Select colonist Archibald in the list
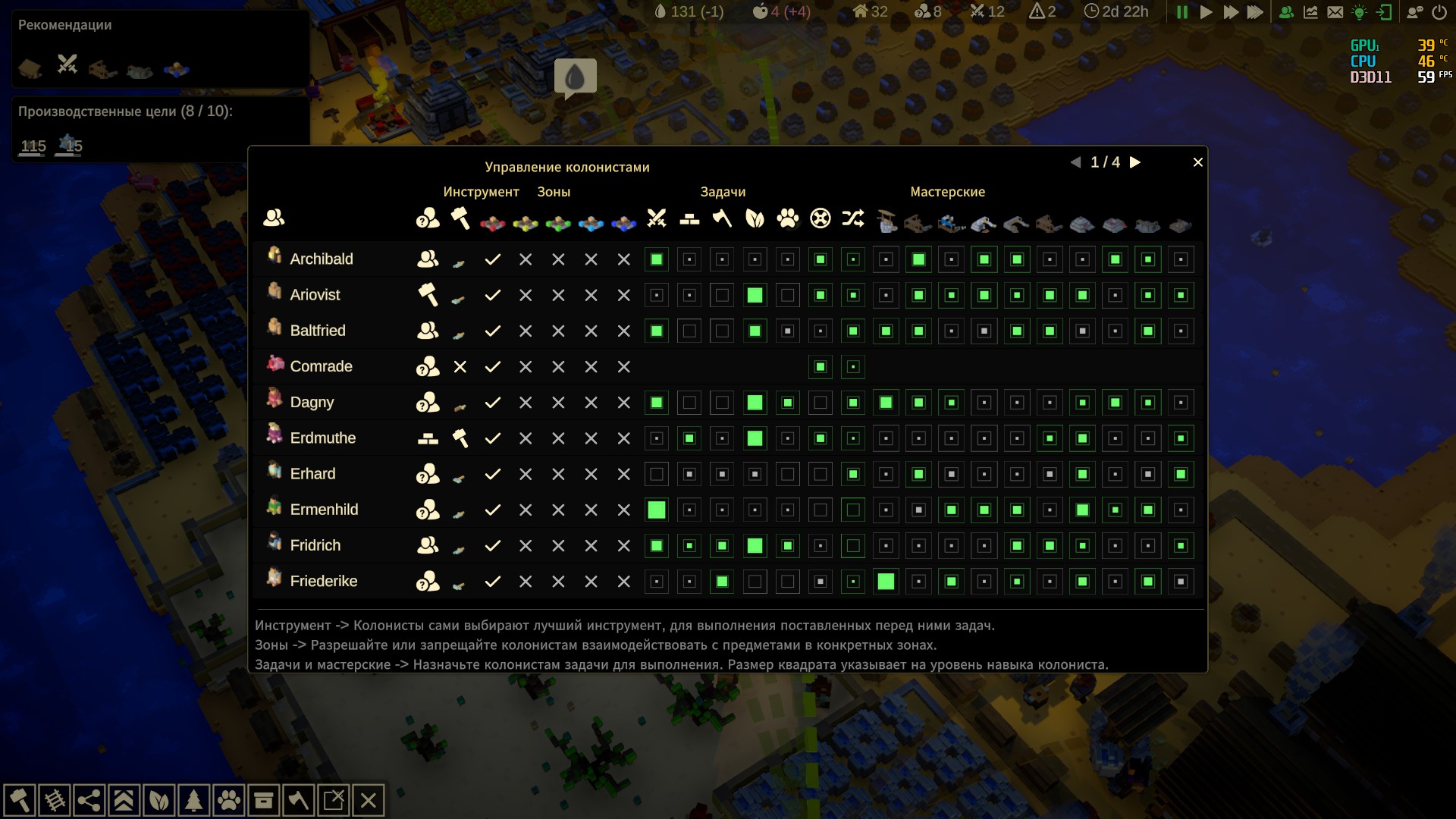The height and width of the screenshot is (819, 1456). point(322,259)
